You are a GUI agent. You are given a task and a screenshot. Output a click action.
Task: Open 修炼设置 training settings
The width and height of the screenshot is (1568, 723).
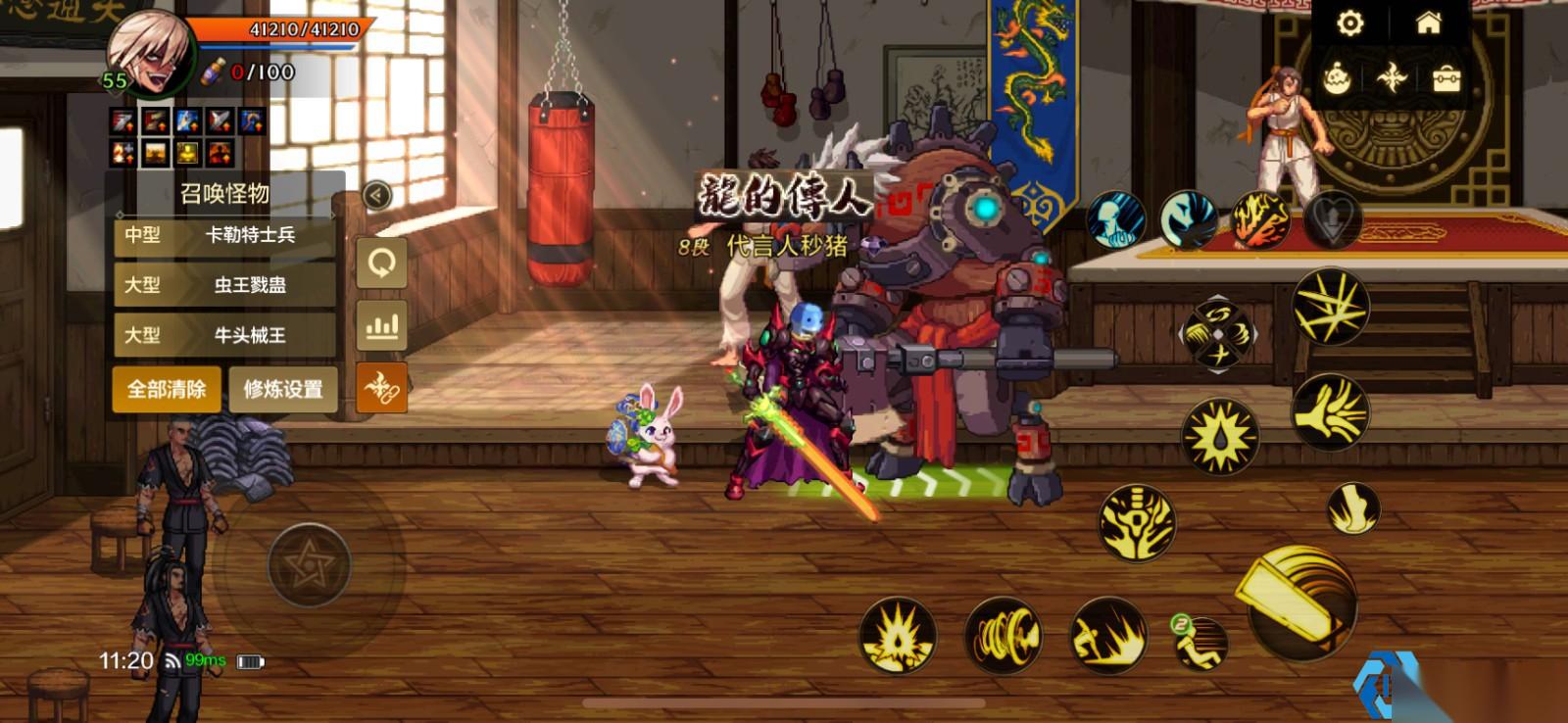pyautogui.click(x=283, y=389)
